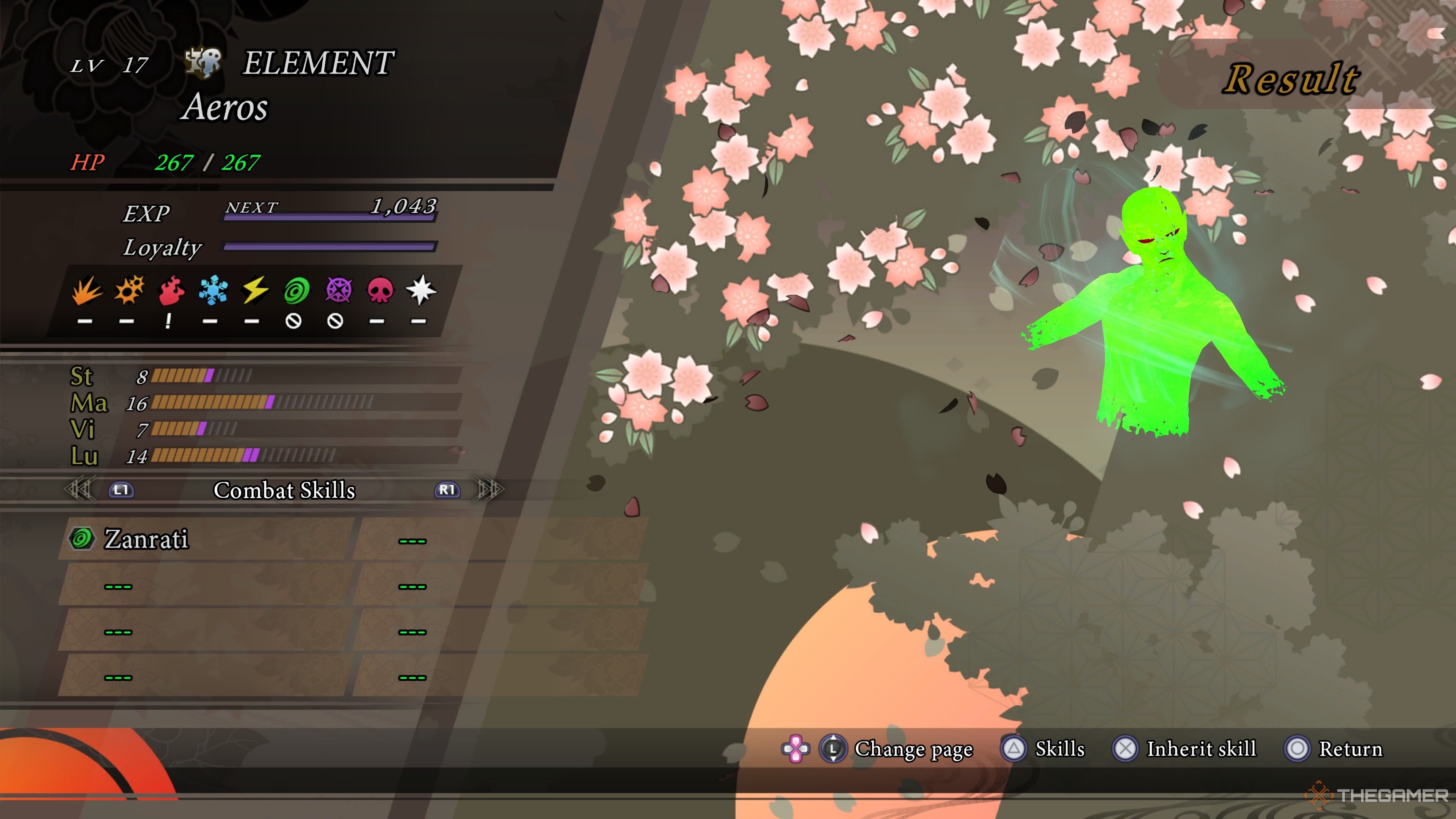The width and height of the screenshot is (1456, 819).
Task: Inspect the orange burst gun affinity icon
Action: tap(129, 290)
